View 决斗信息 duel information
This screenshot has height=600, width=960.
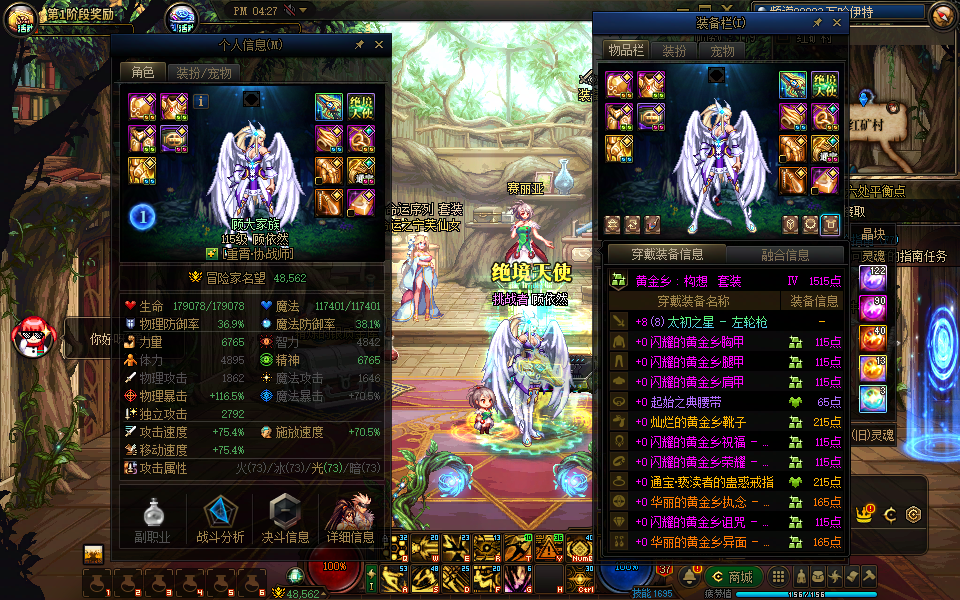pos(285,520)
